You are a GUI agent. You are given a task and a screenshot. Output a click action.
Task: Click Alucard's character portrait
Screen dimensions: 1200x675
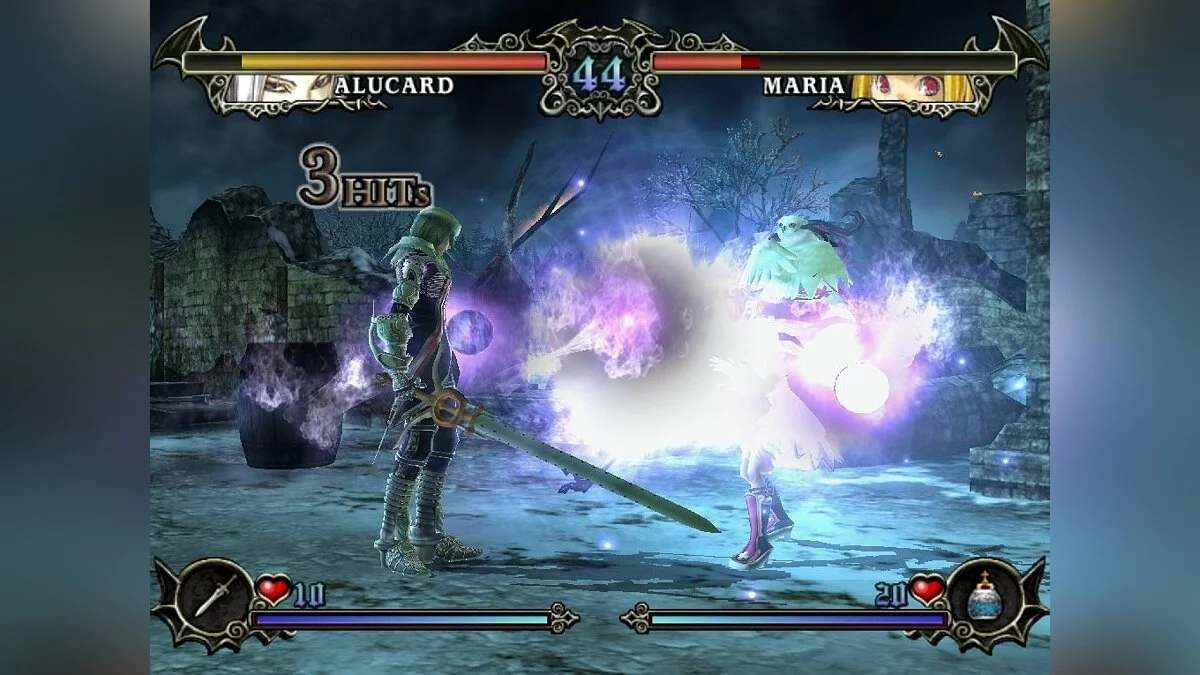pos(278,87)
